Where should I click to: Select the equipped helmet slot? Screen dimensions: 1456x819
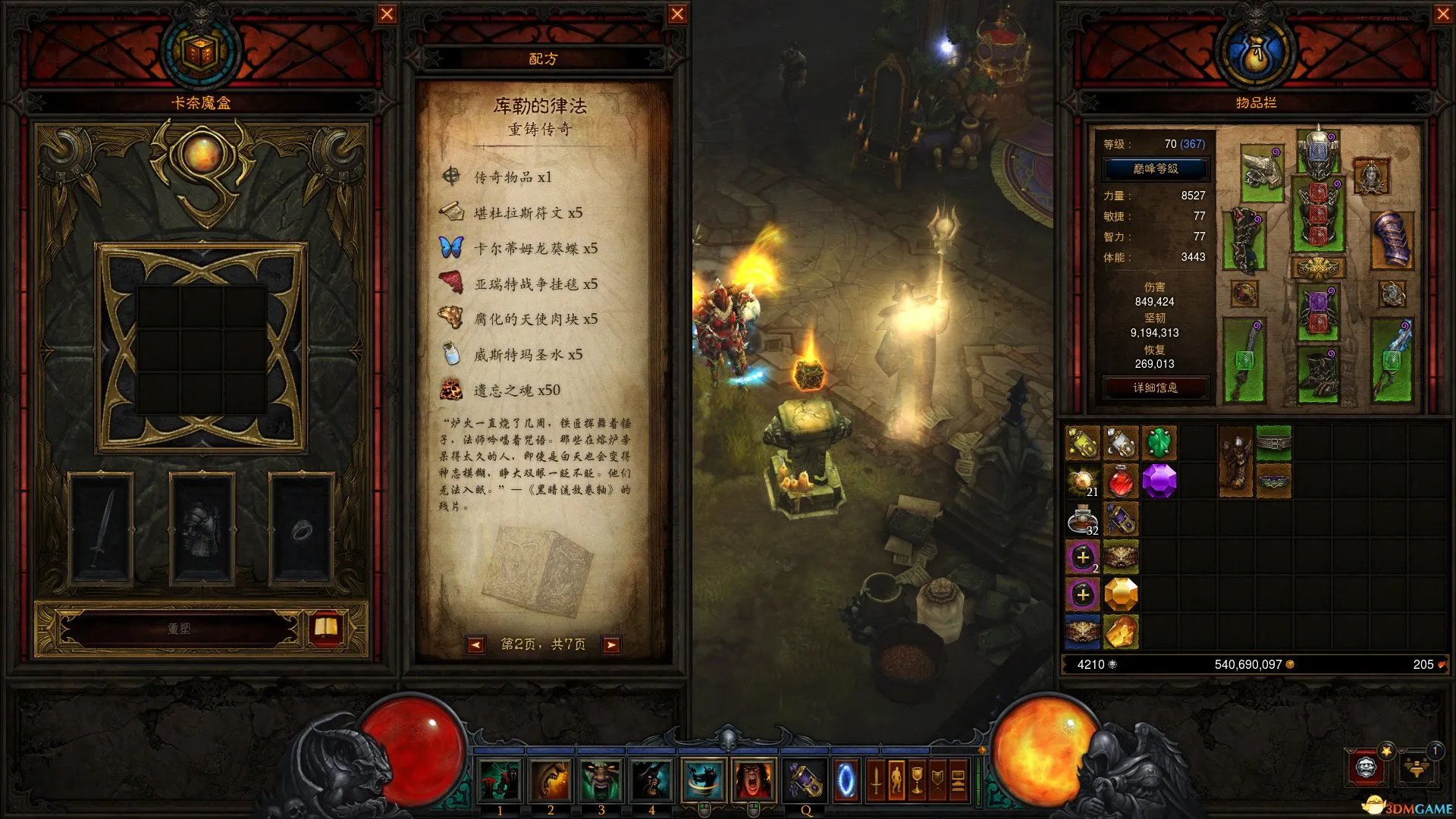pyautogui.click(x=1318, y=152)
